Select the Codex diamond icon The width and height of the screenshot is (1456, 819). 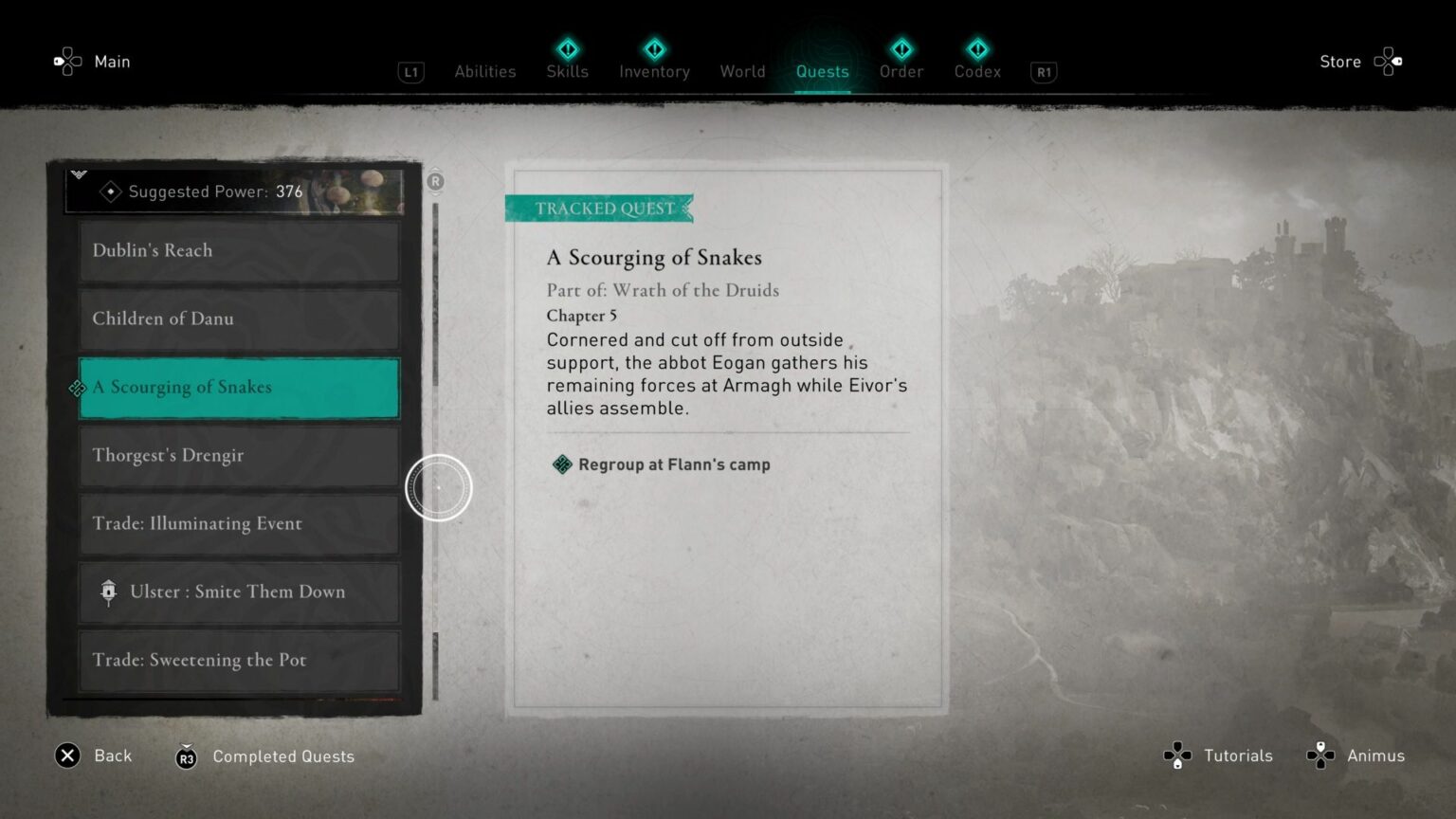coord(976,48)
